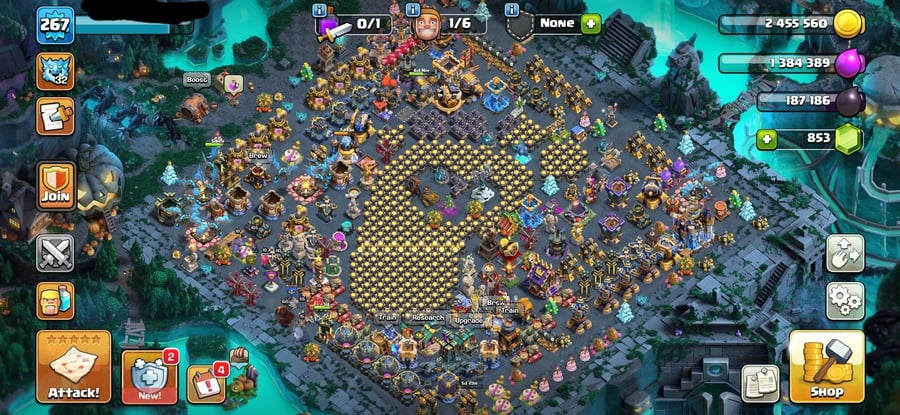The width and height of the screenshot is (900, 415).
Task: Open the army barbarian and potion button
Action: (55, 300)
